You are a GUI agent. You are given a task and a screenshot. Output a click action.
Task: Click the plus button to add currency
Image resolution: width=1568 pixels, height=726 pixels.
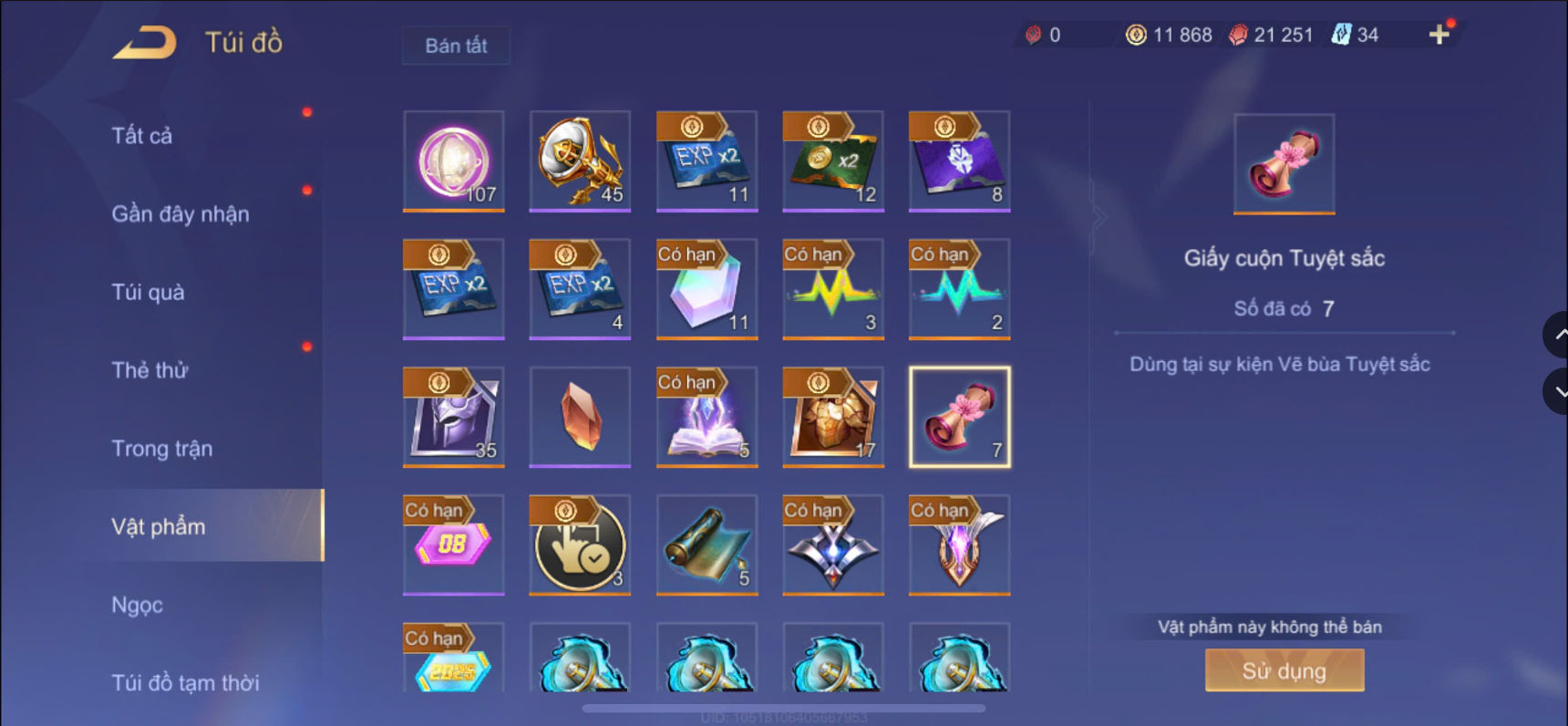[1439, 35]
